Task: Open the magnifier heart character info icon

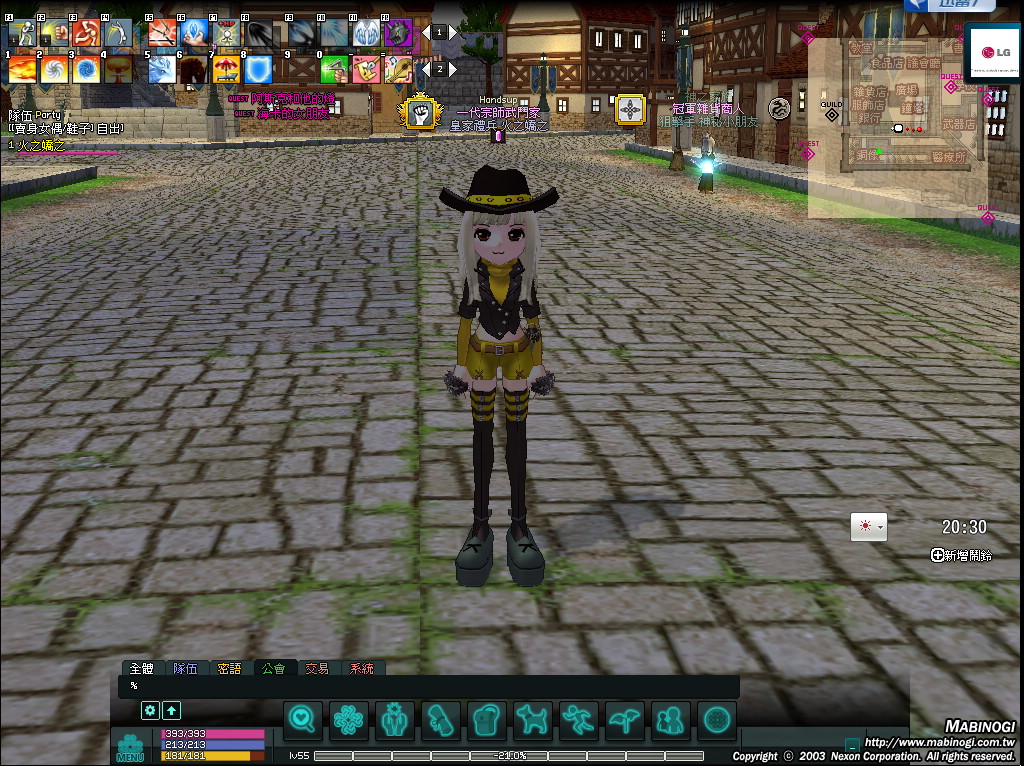Action: (x=303, y=719)
